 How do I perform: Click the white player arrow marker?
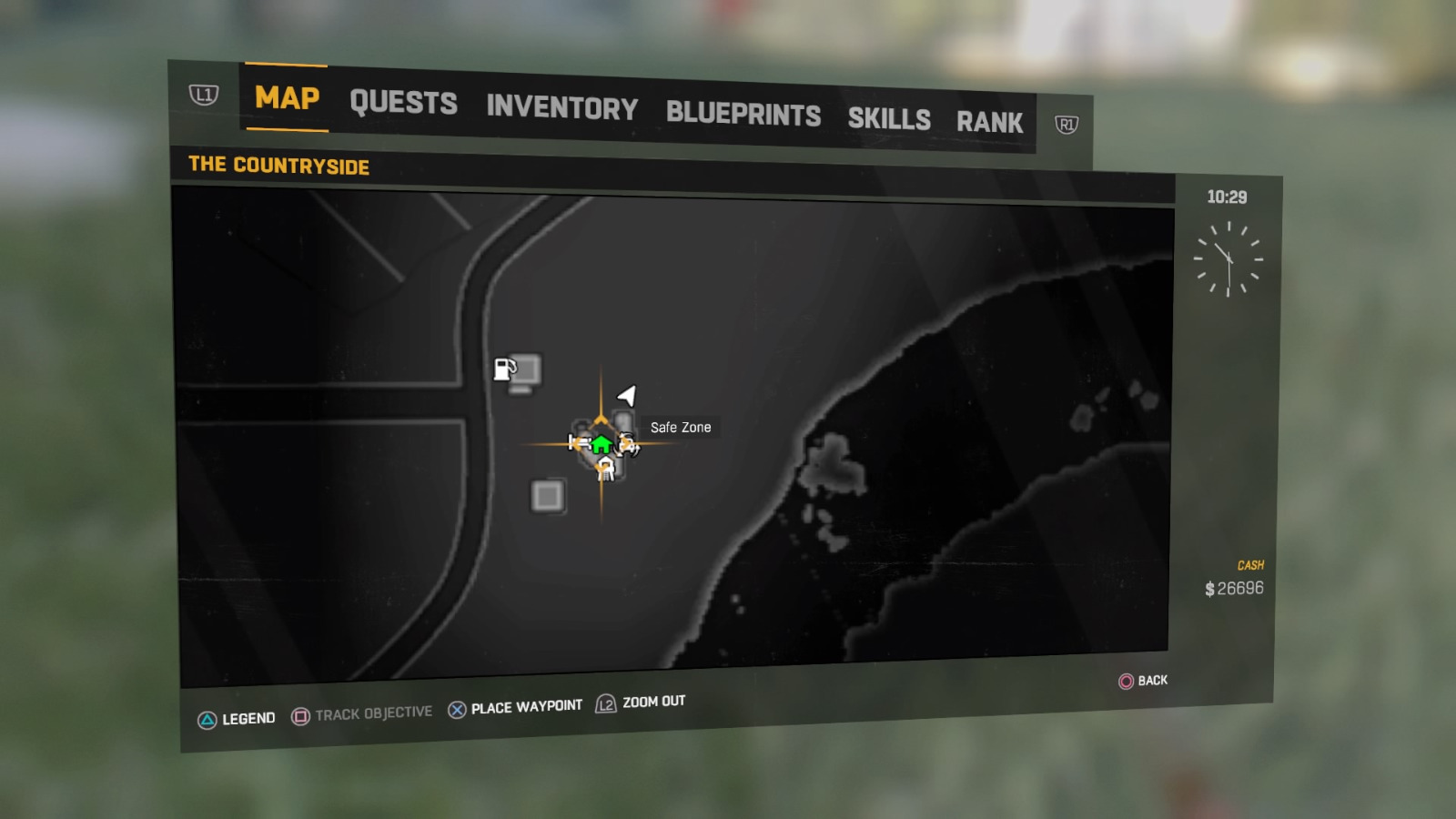click(x=625, y=395)
